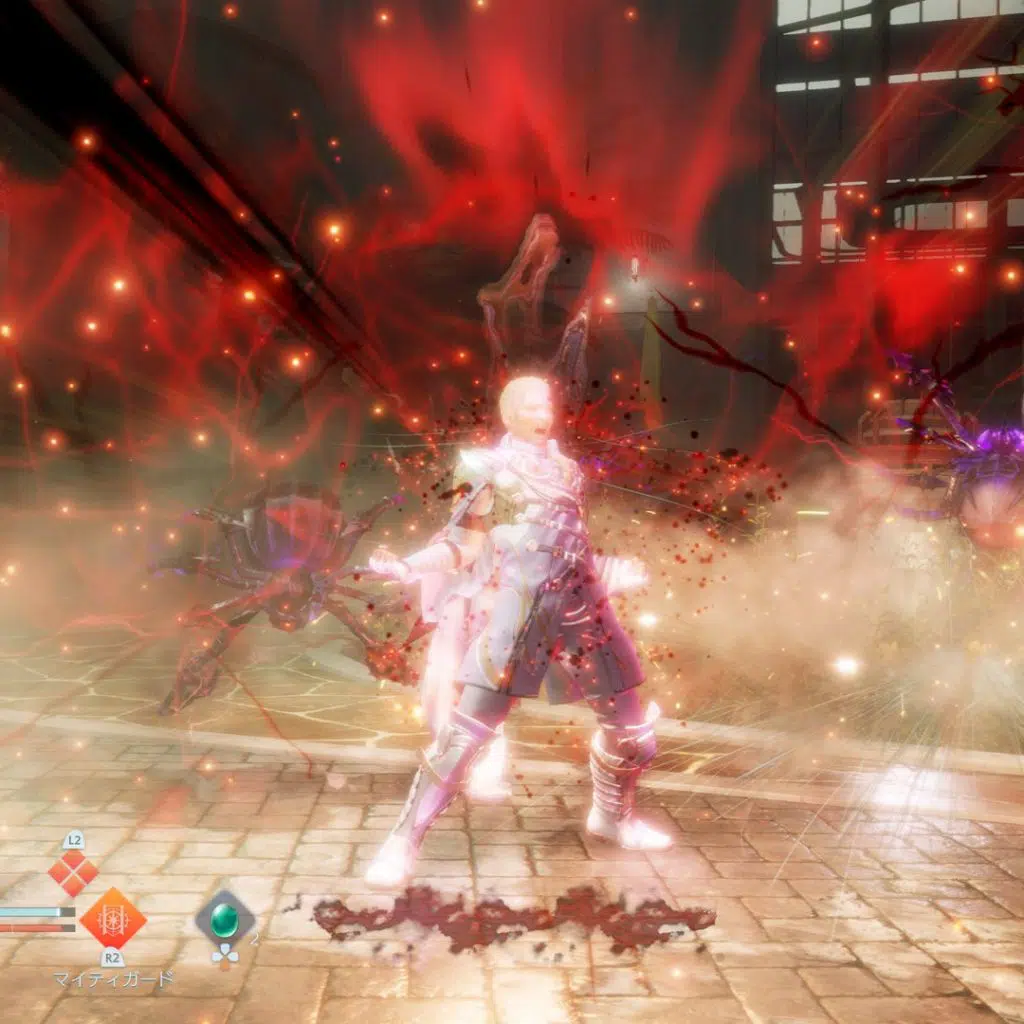This screenshot has height=1024, width=1024.
Task: Use the green gem item slot
Action: 224,918
